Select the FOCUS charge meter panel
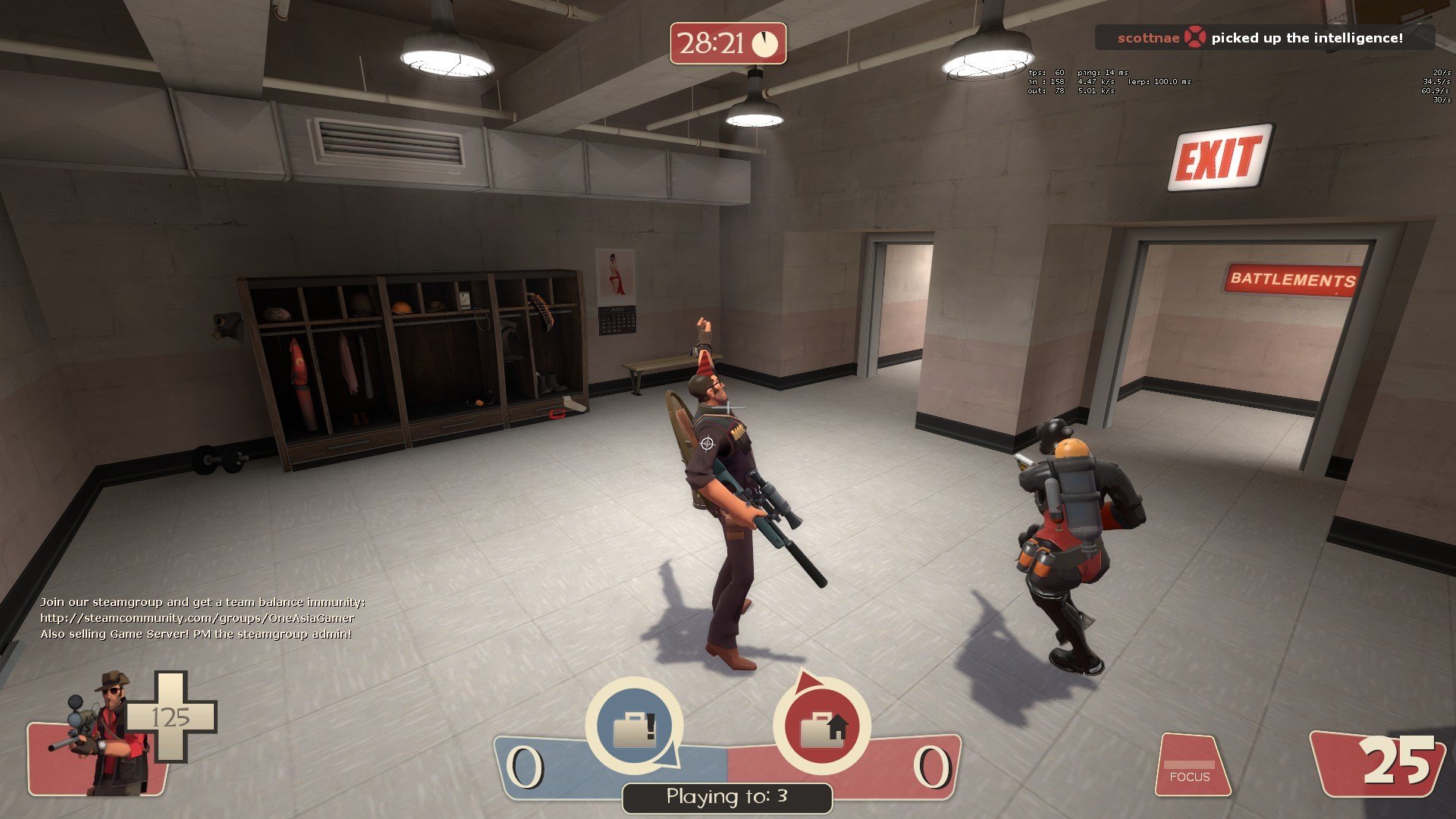This screenshot has height=819, width=1456. [1191, 764]
